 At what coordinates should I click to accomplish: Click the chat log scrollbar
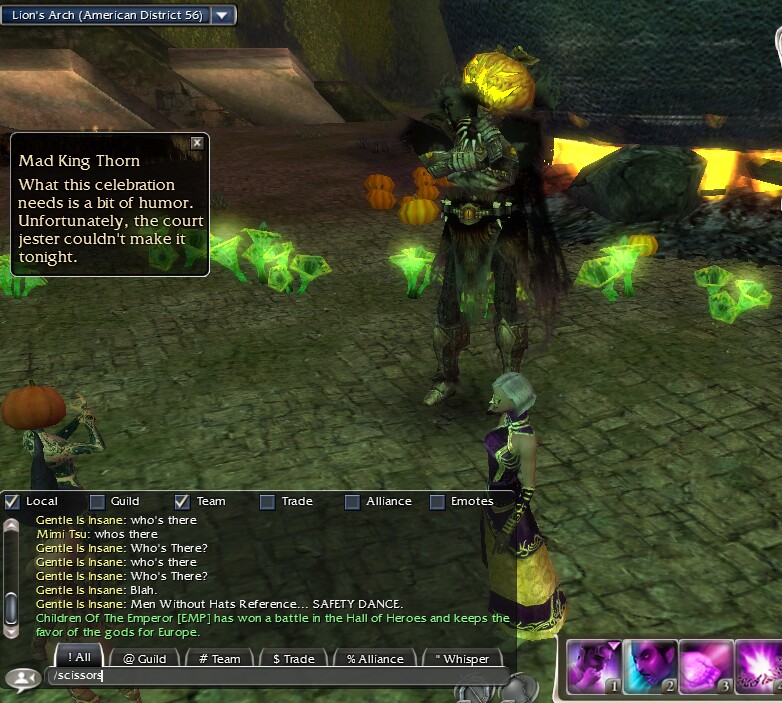(11, 577)
